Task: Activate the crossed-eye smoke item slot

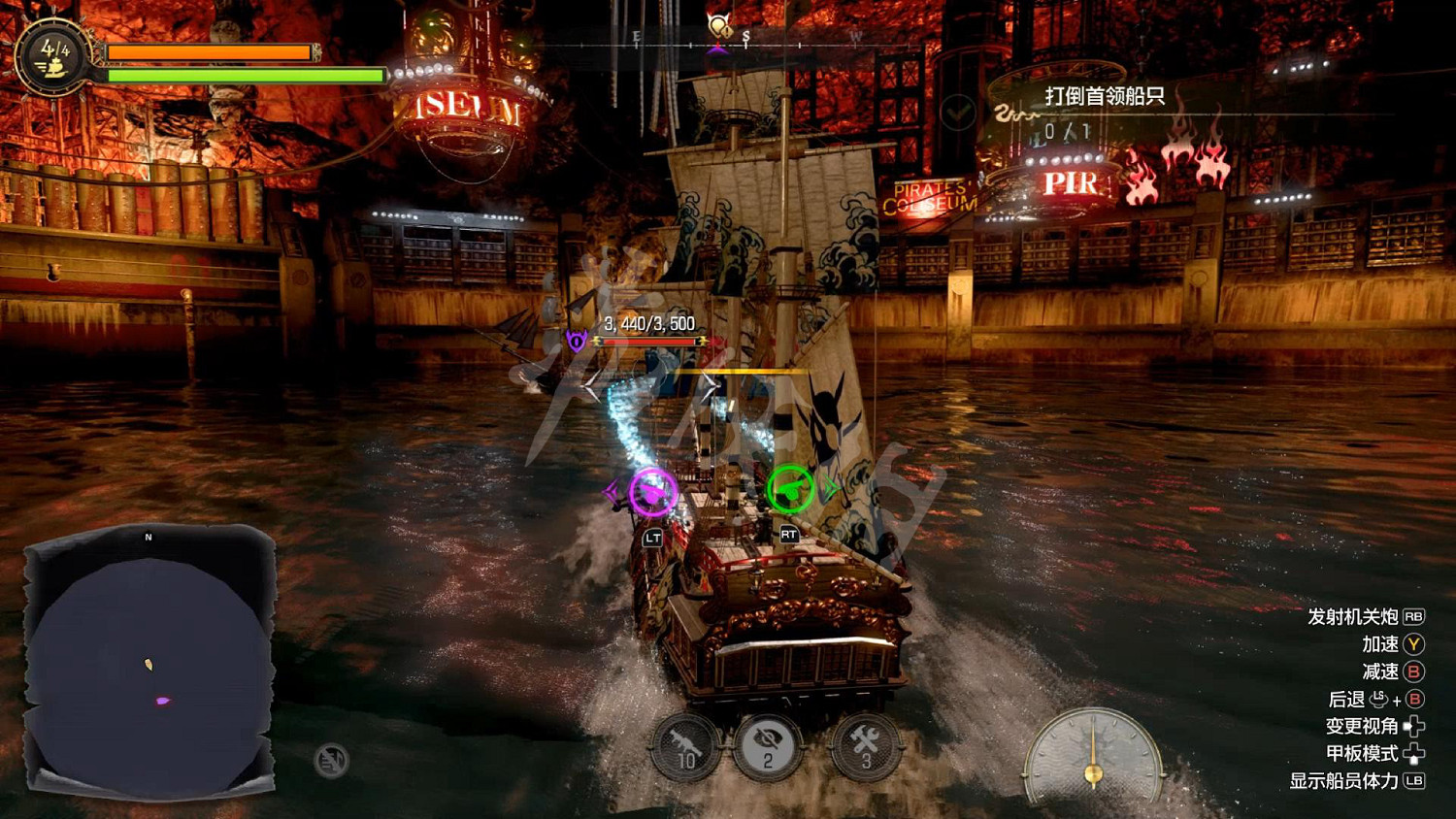Action: 767,747
